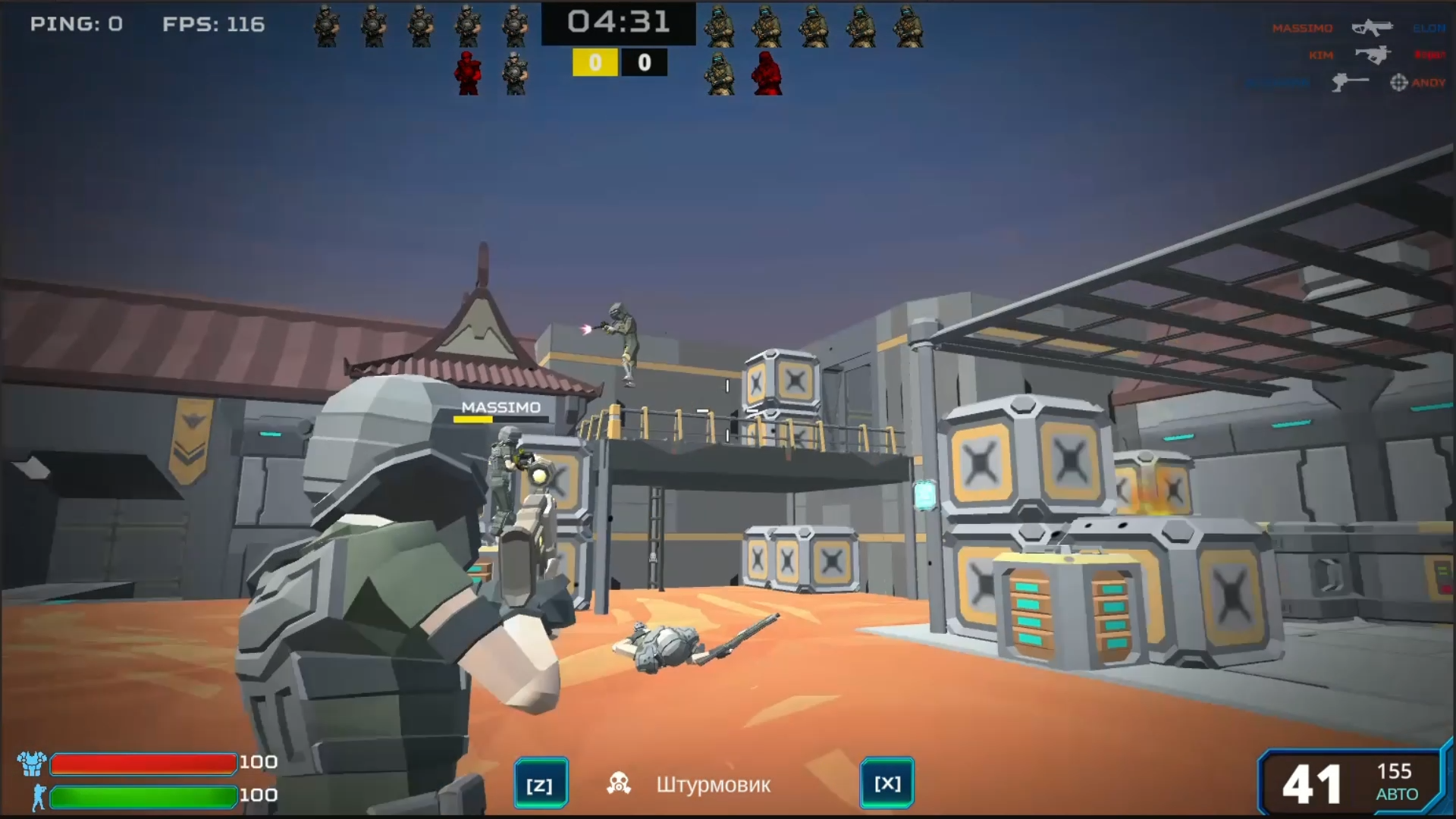1456x819 pixels.
Task: Click ELON's name in the kill feed
Action: pyautogui.click(x=1428, y=27)
